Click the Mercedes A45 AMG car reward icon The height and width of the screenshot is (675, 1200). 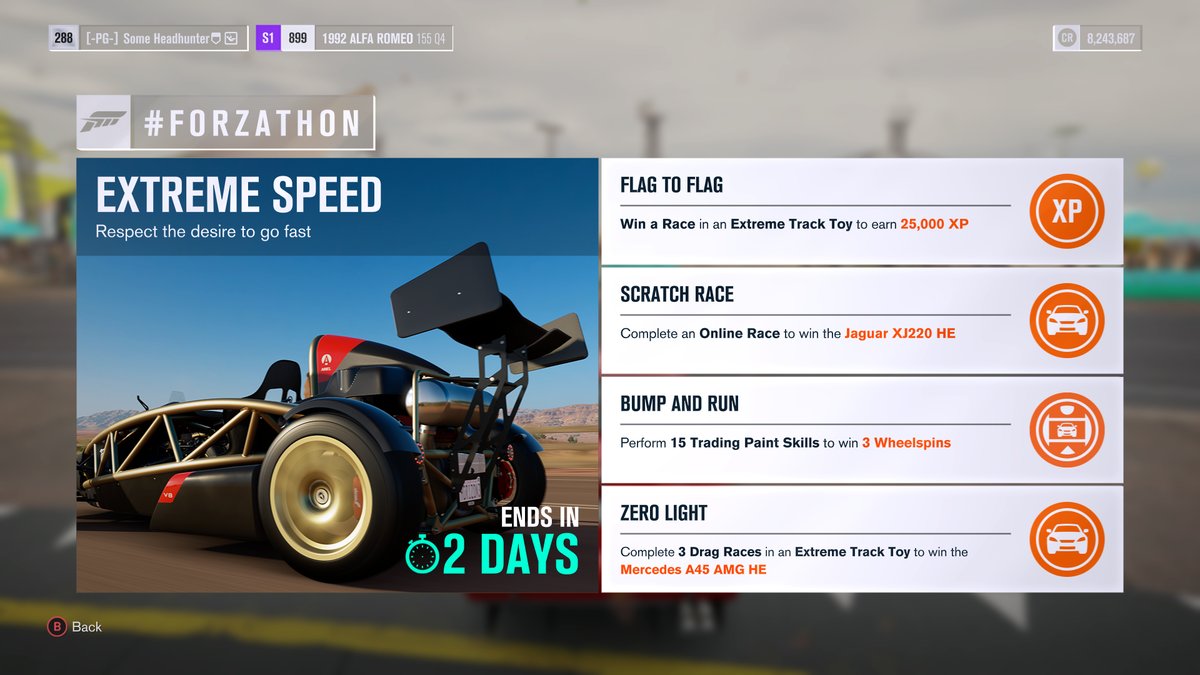[1066, 539]
